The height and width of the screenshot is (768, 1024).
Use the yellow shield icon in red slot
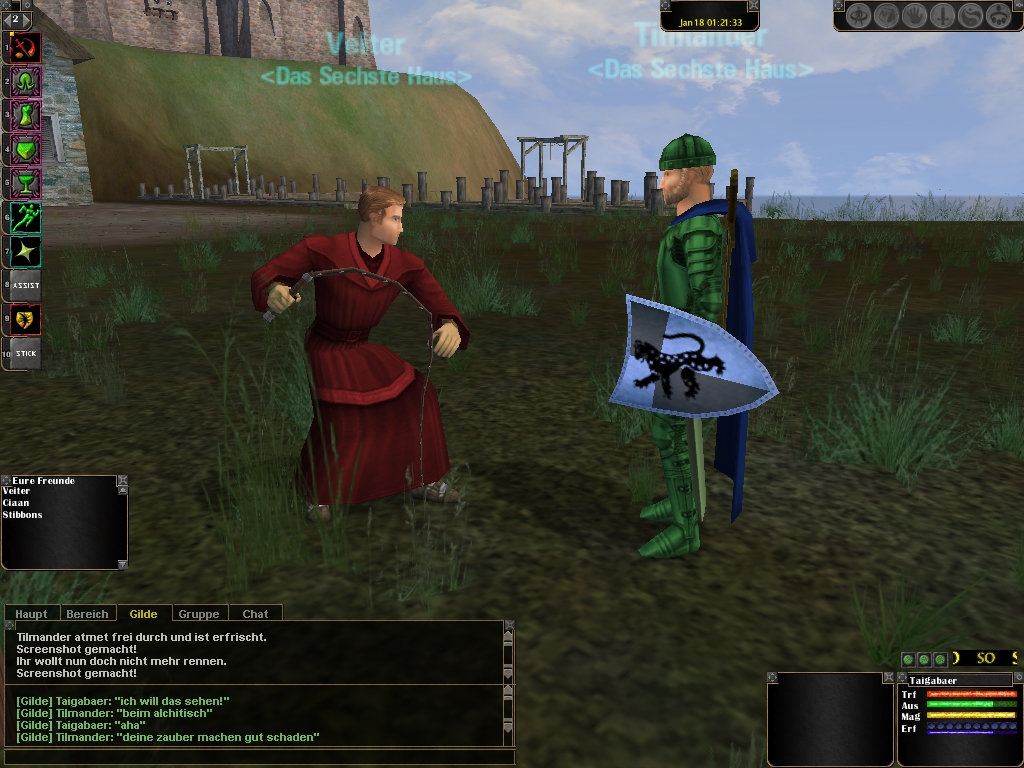[26, 319]
